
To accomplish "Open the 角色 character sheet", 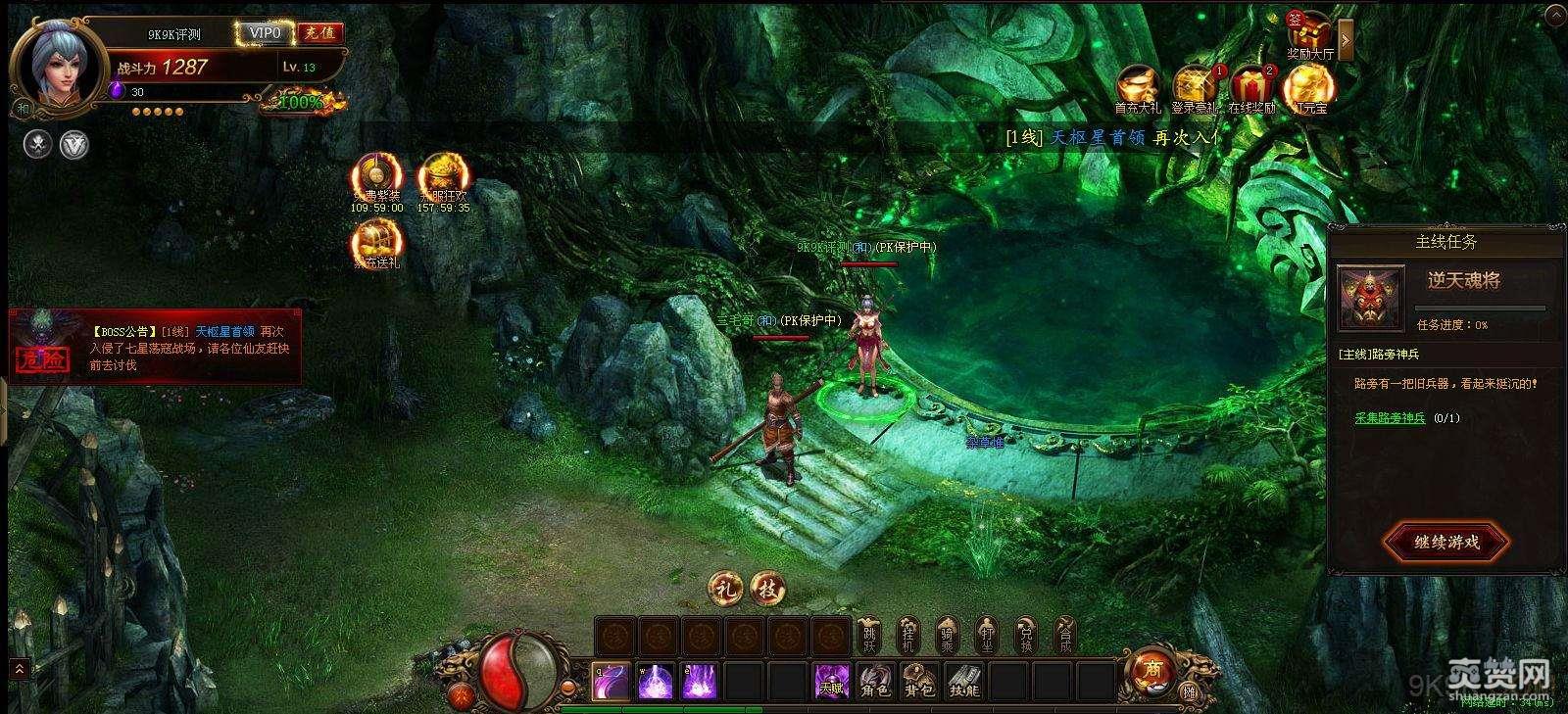I will pos(874,681).
